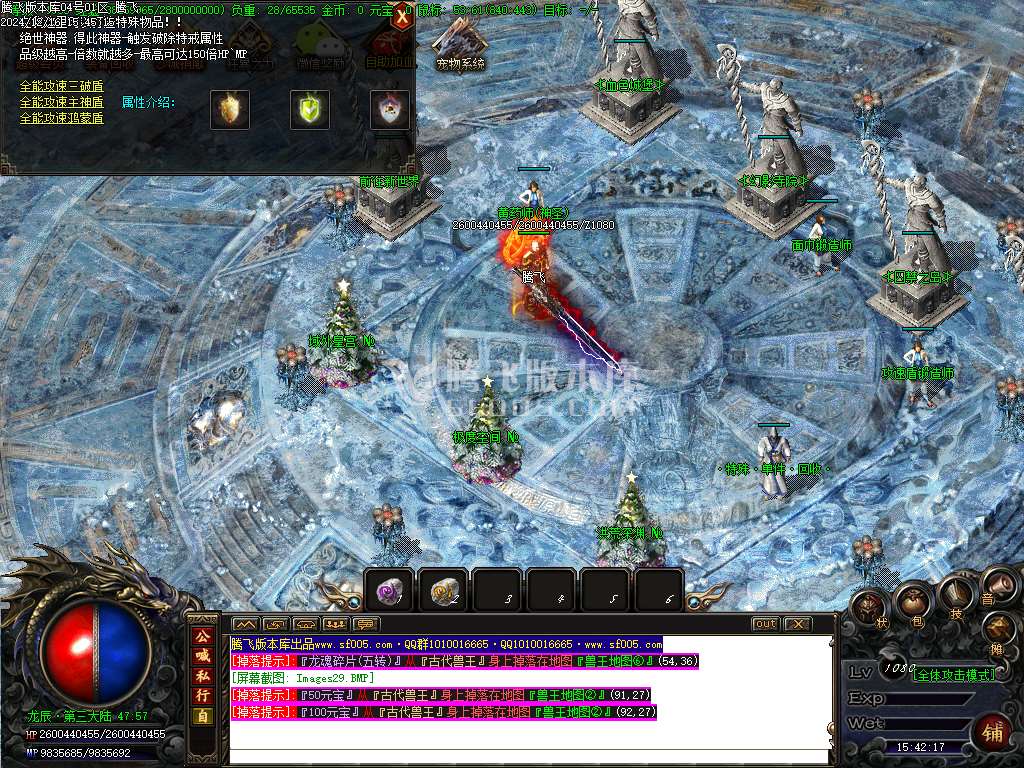Open the stall (摊) button
The image size is (1024, 768).
[998, 628]
